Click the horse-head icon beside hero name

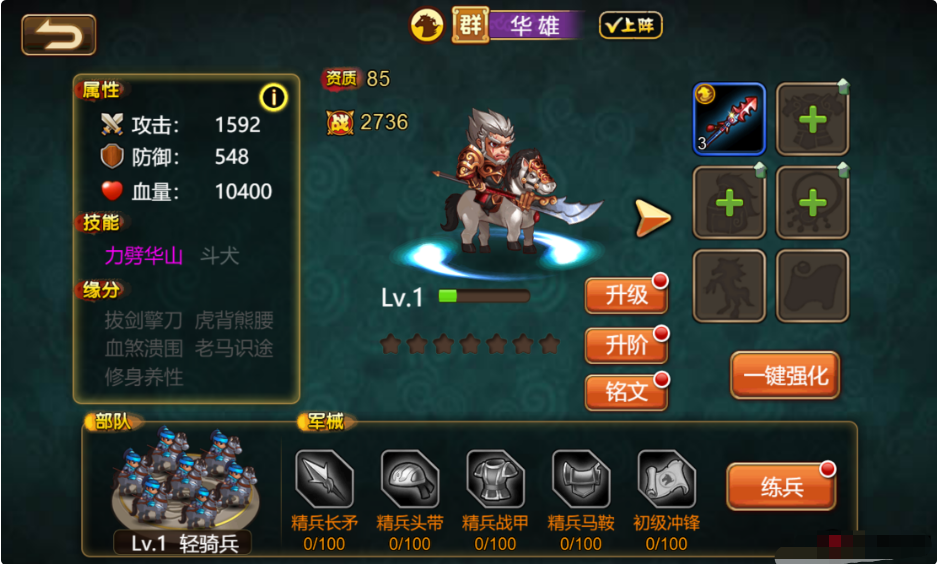click(x=428, y=25)
